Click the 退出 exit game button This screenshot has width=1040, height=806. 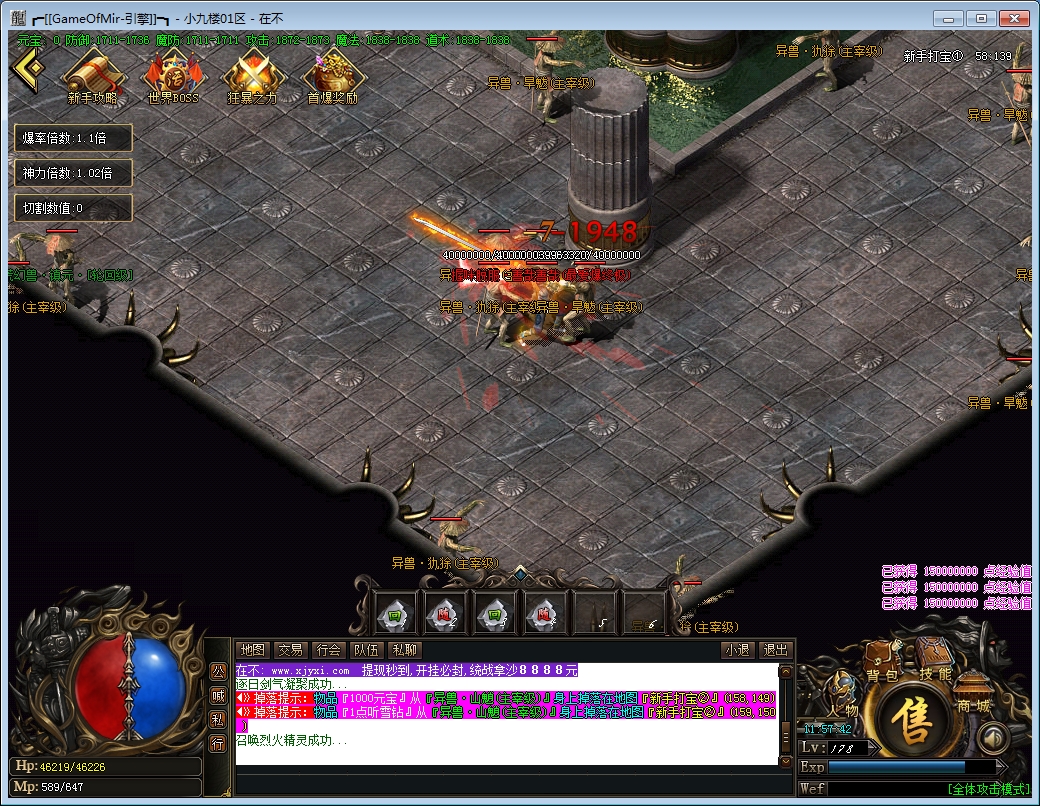(x=775, y=650)
